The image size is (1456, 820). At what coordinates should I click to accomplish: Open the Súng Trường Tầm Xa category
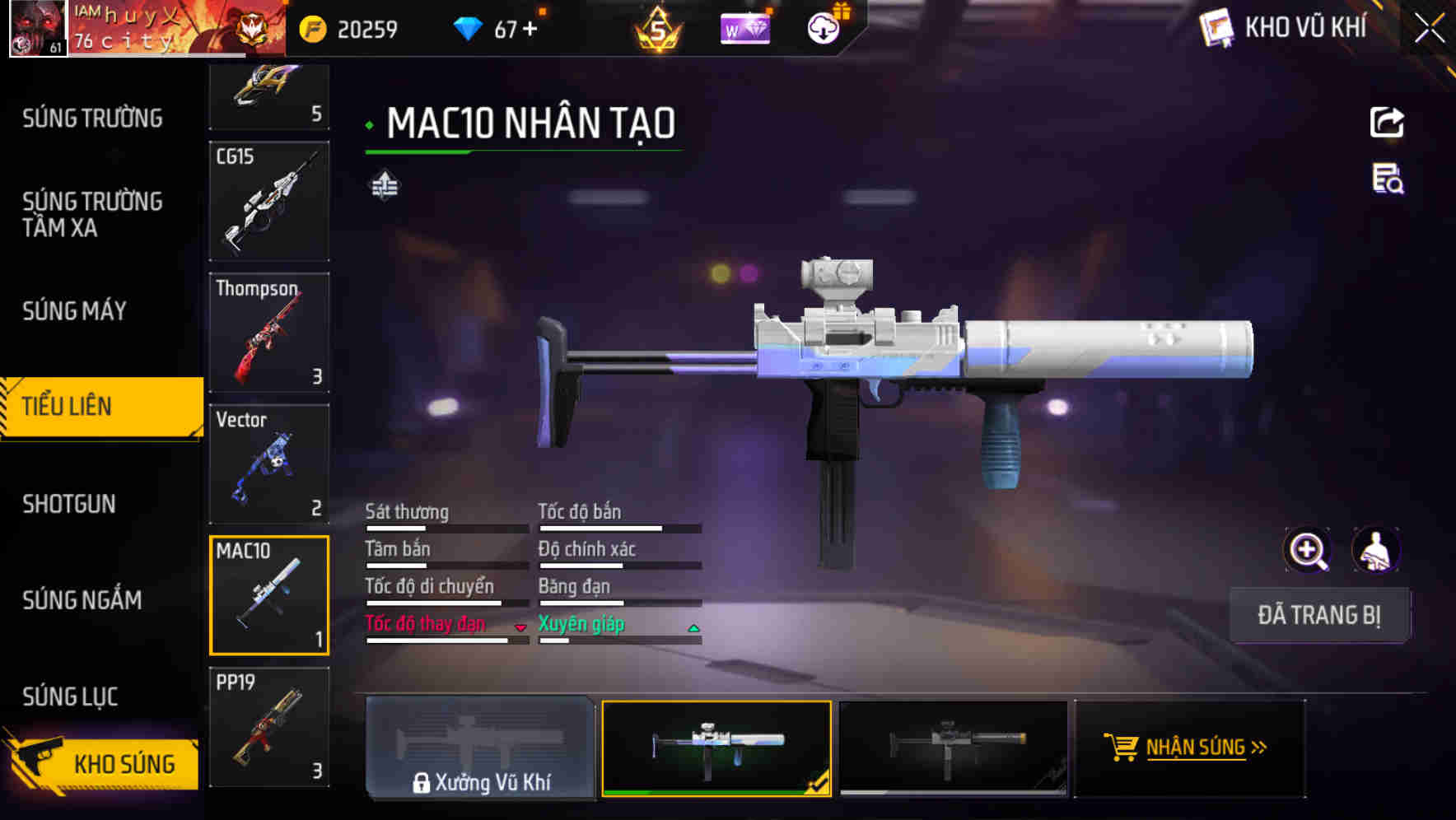92,214
